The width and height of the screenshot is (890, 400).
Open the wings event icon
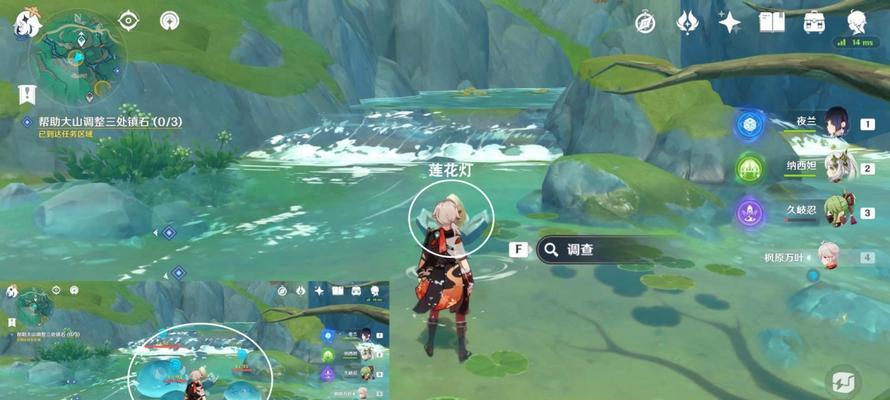(687, 22)
